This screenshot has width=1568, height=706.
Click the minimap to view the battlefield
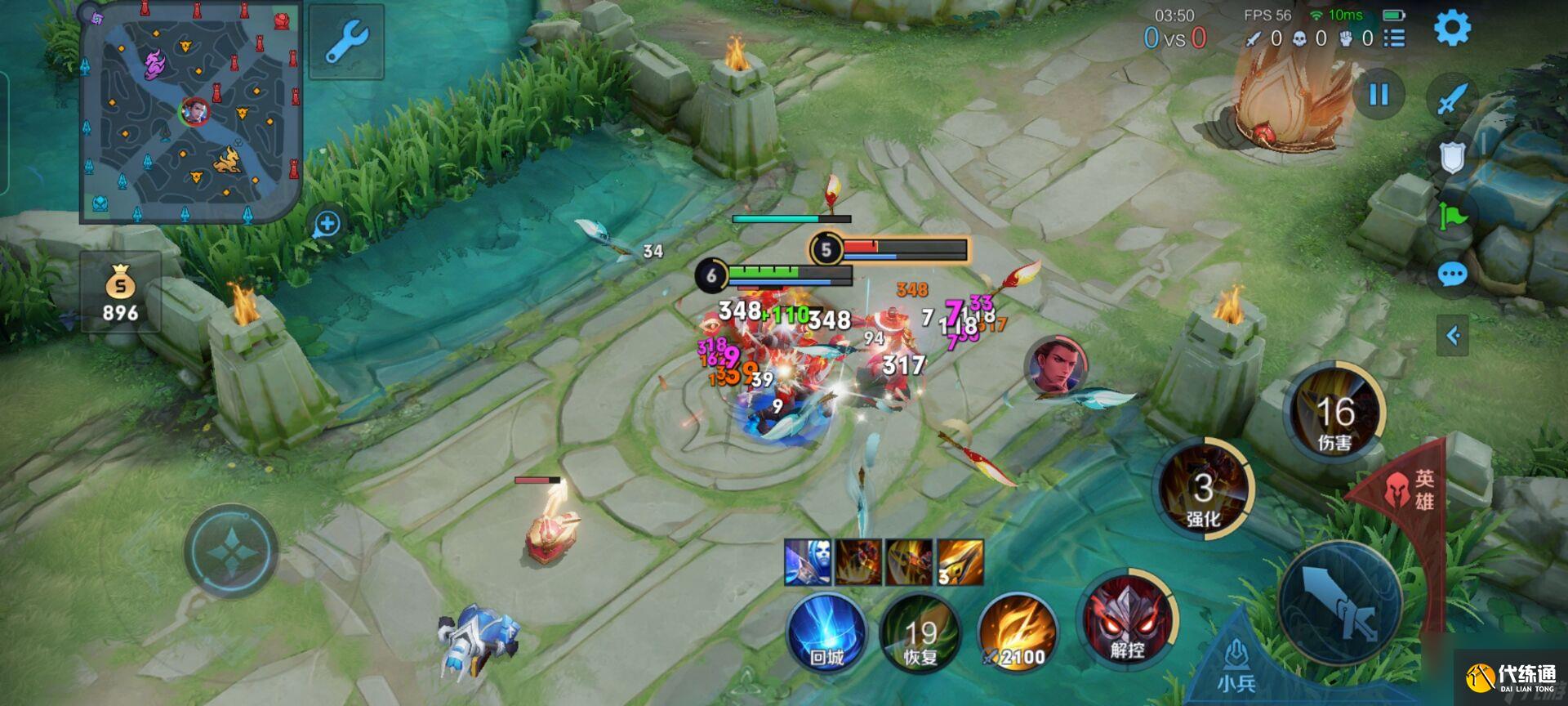click(x=190, y=113)
